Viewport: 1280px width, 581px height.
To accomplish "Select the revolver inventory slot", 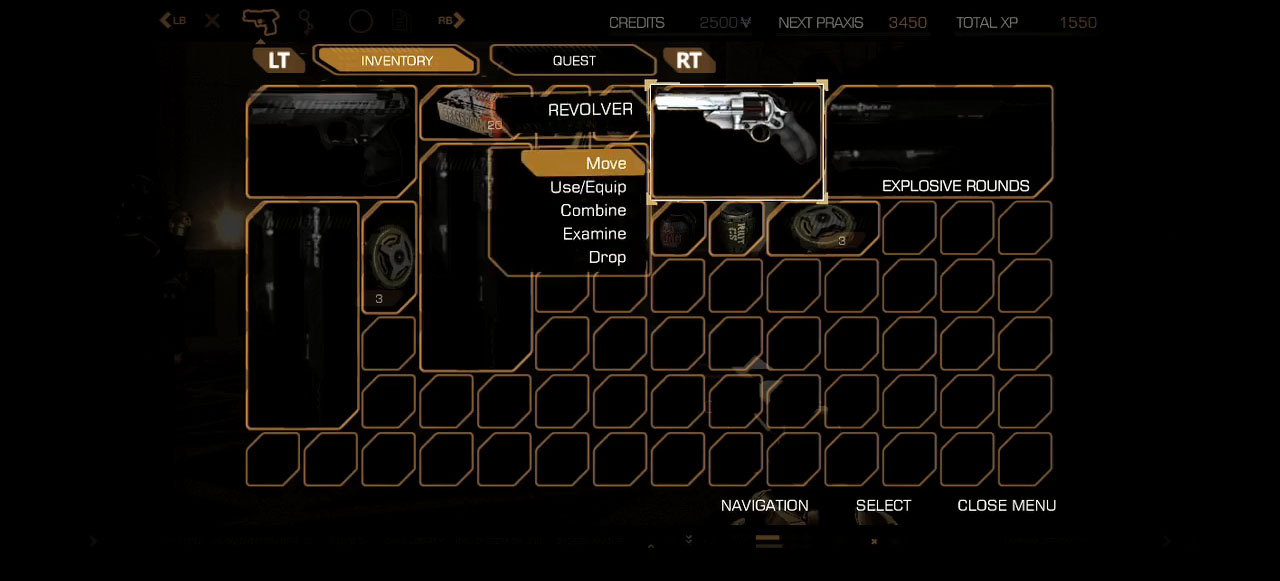I will (737, 142).
